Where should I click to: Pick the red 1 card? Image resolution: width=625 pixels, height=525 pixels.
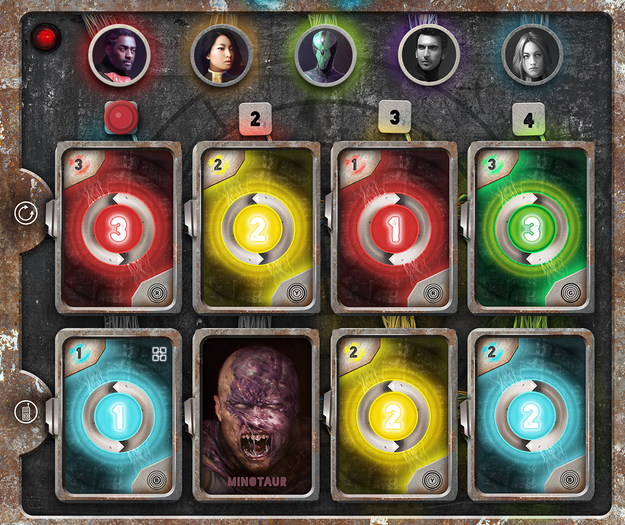coord(394,228)
